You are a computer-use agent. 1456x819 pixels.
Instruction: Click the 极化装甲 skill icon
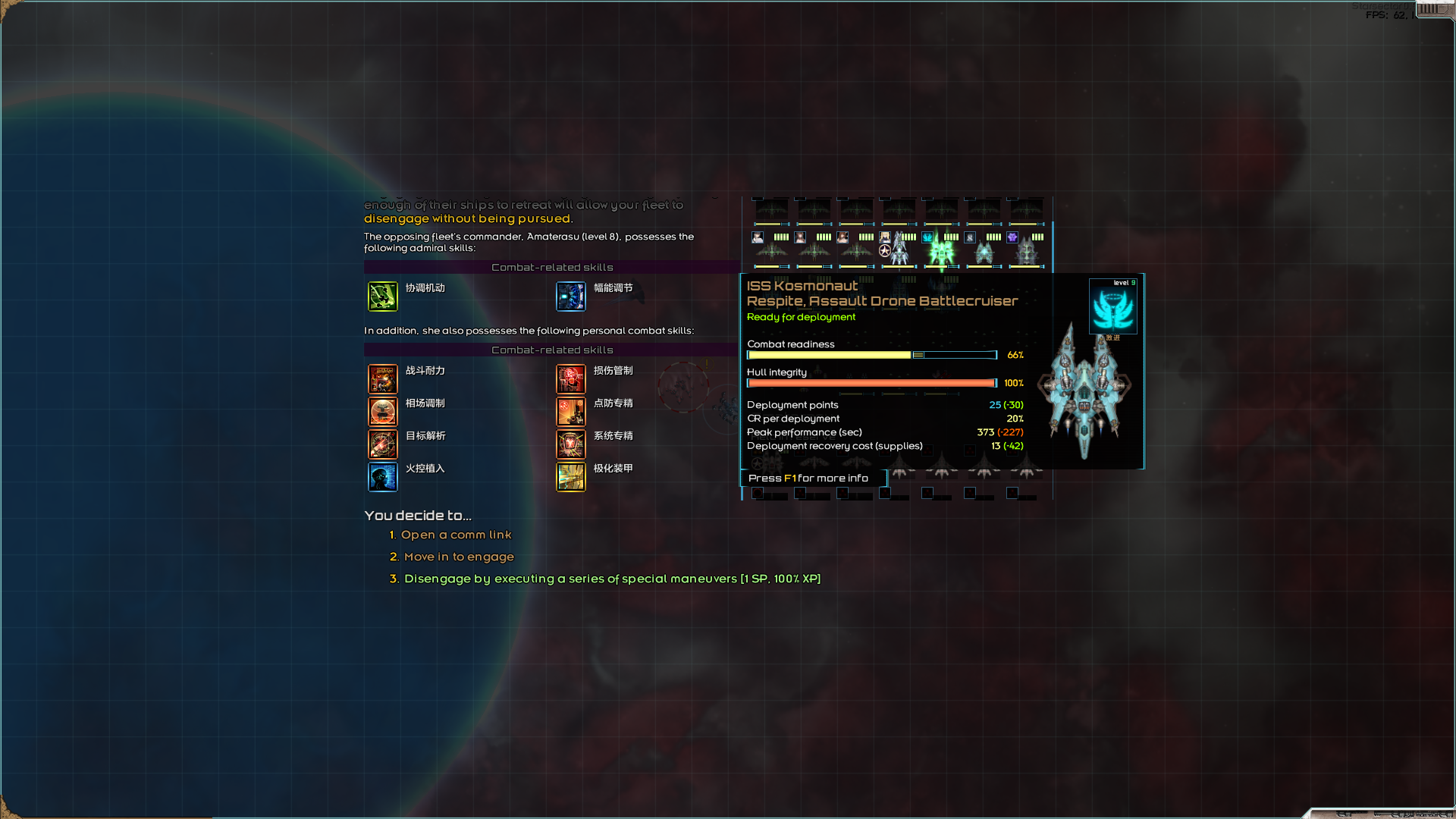click(571, 477)
